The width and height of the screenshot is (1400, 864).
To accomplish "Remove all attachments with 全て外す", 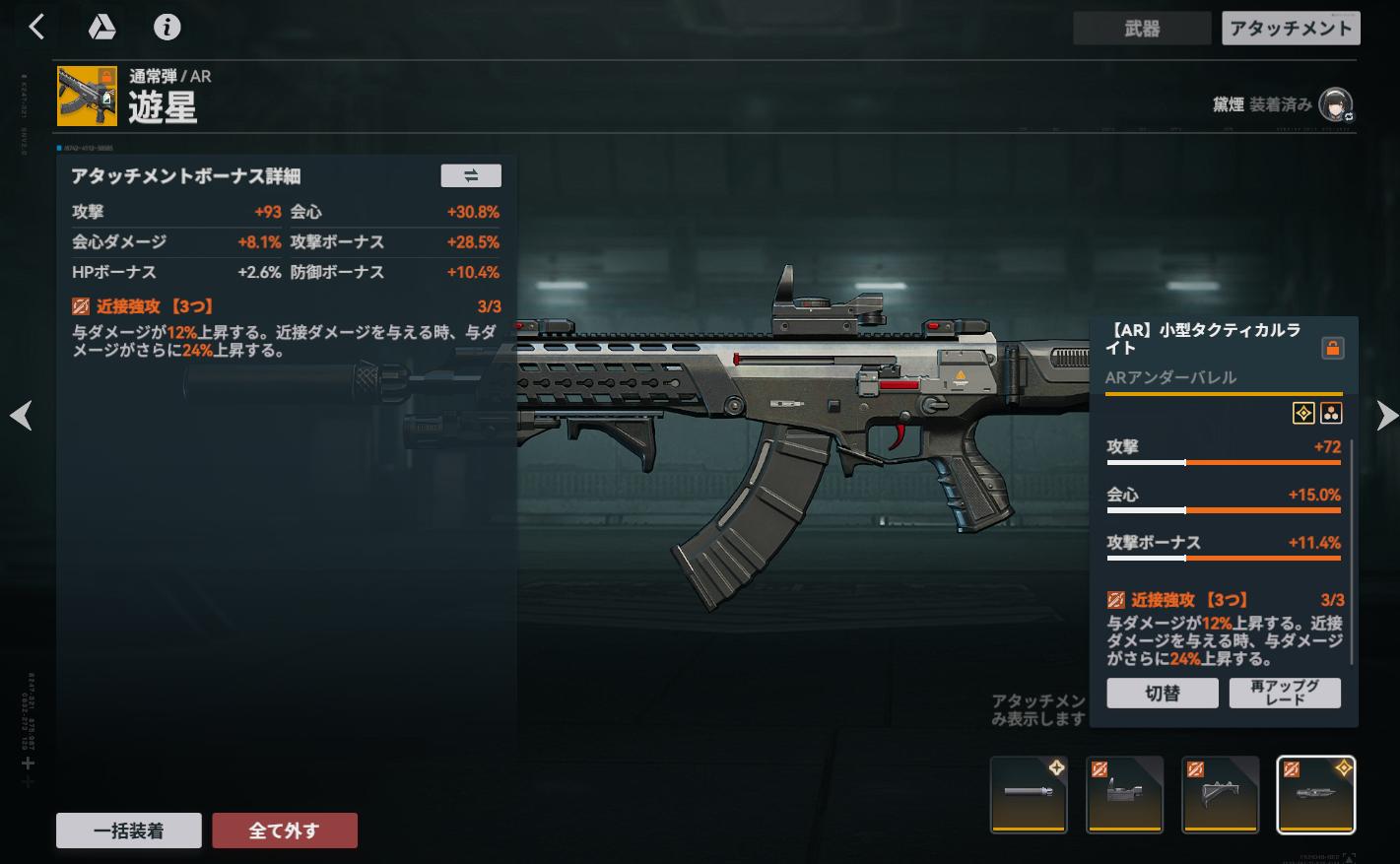I will [285, 831].
